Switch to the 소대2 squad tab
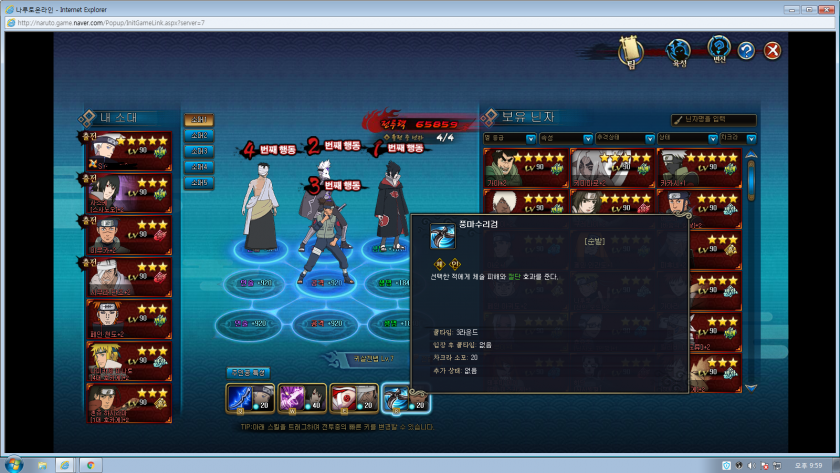The image size is (840, 473). coord(198,135)
